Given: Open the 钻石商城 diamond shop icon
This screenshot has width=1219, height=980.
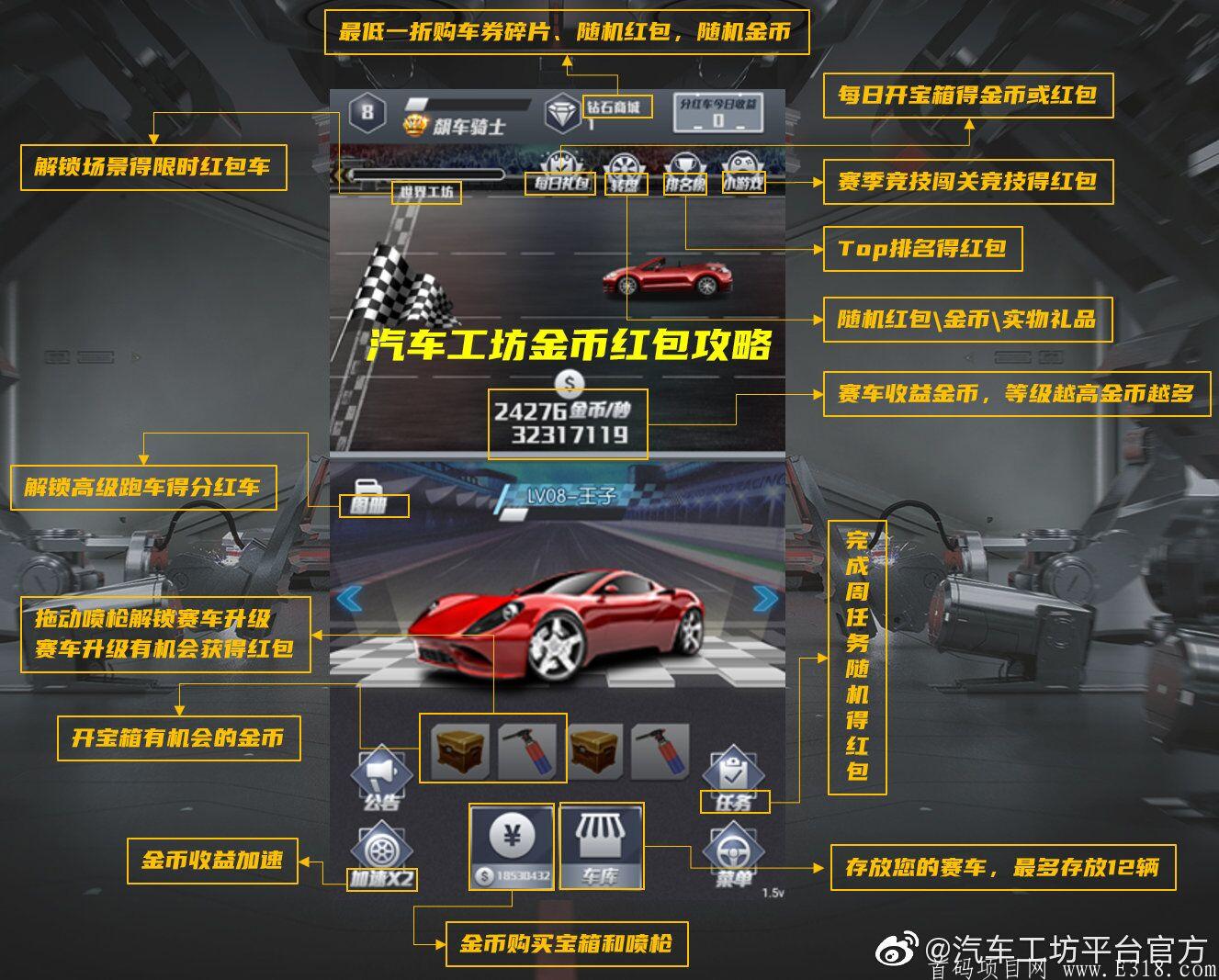Looking at the screenshot, I should (561, 110).
